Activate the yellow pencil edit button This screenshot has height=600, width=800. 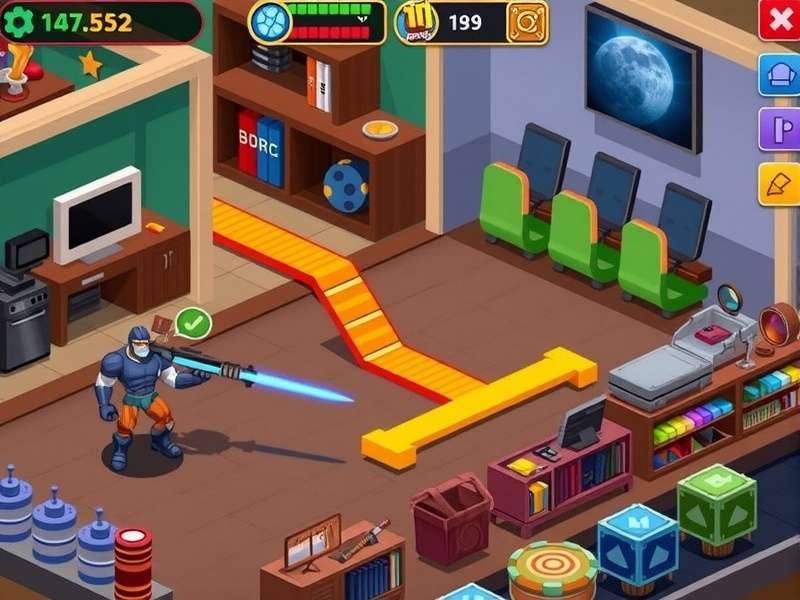pyautogui.click(x=779, y=184)
